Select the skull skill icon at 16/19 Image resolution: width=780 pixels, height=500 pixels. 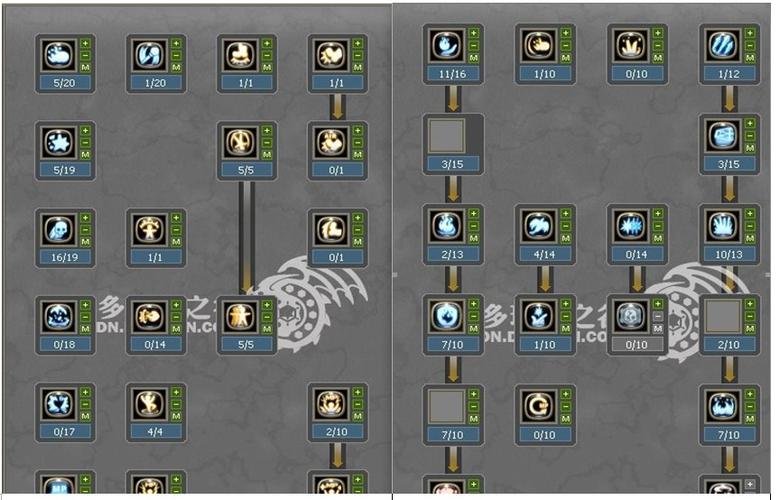(58, 229)
